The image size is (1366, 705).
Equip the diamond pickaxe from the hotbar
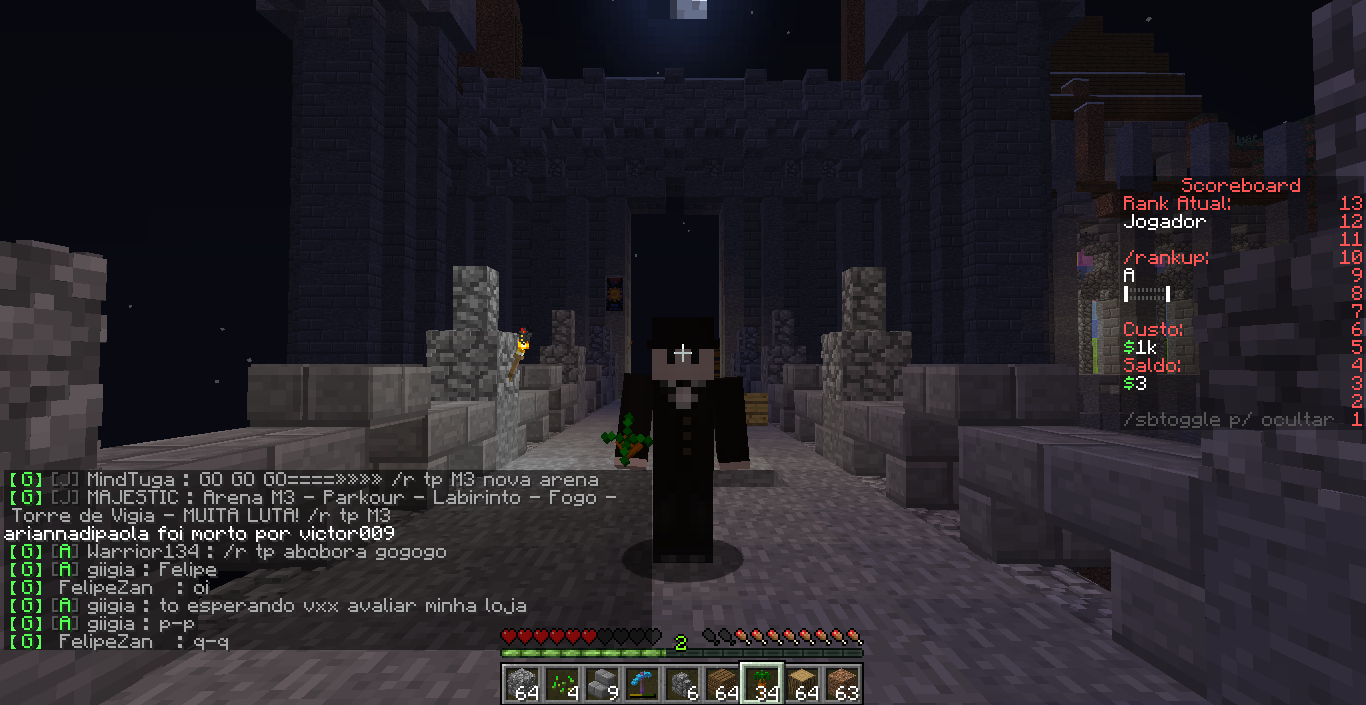[x=641, y=683]
